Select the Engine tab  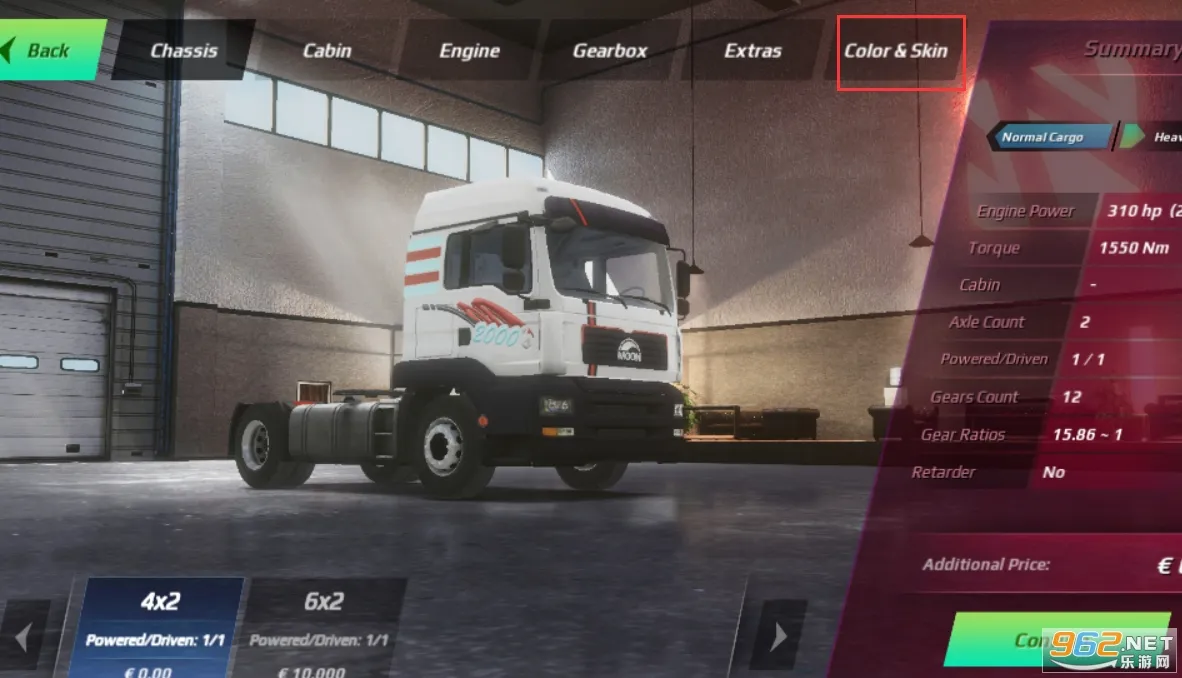point(469,50)
